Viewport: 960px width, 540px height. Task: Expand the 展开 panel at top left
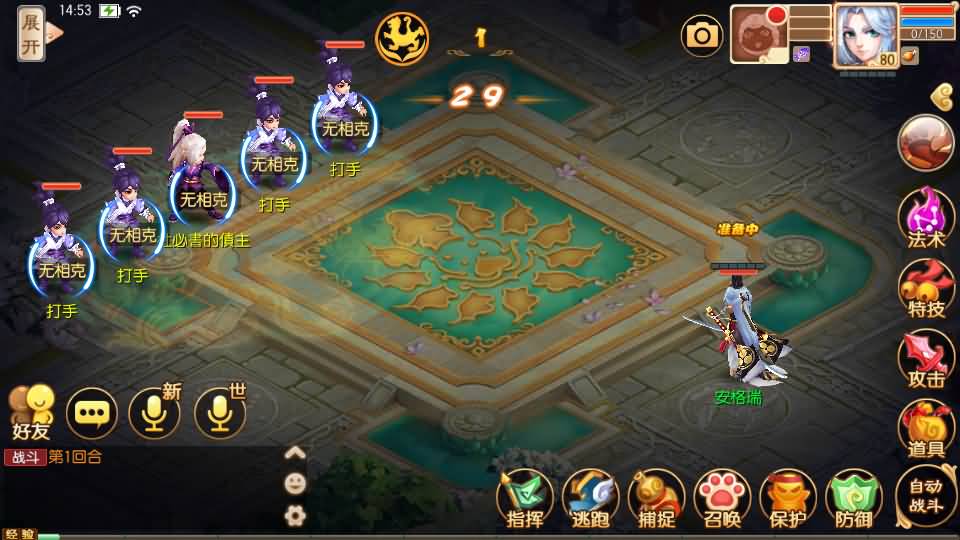pyautogui.click(x=32, y=32)
